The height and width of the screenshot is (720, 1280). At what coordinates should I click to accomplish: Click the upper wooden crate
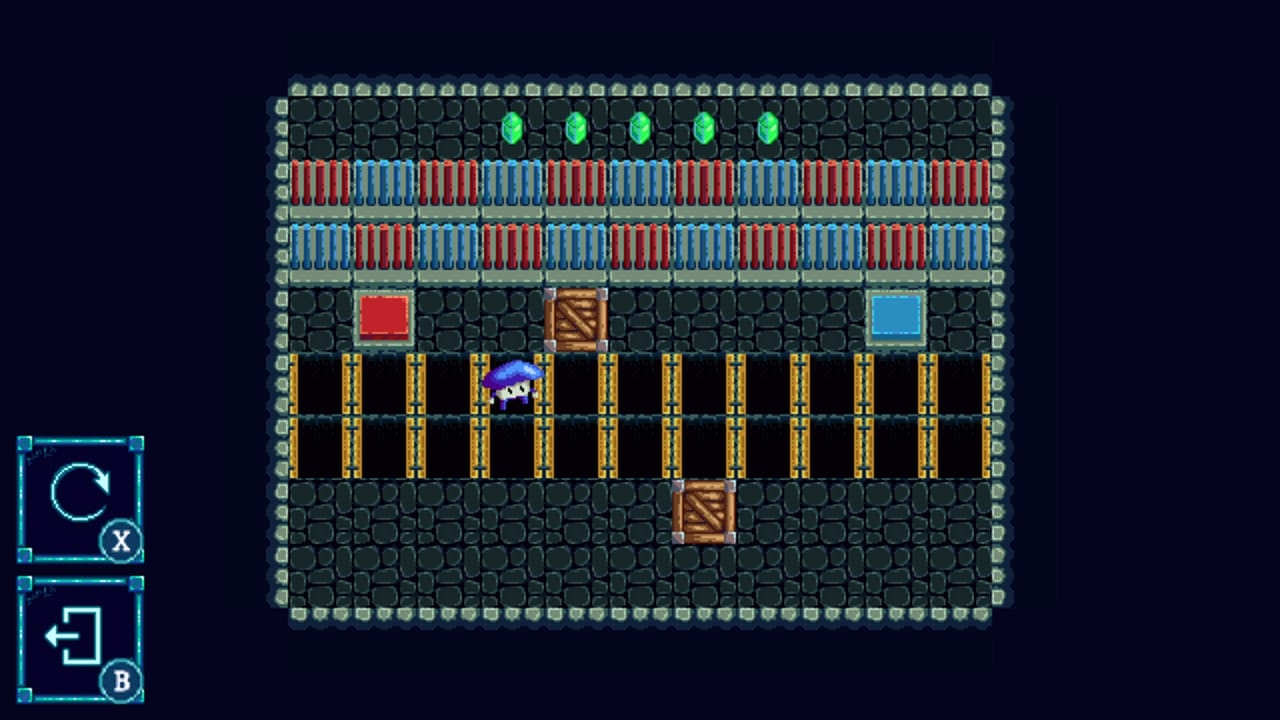[x=577, y=318]
